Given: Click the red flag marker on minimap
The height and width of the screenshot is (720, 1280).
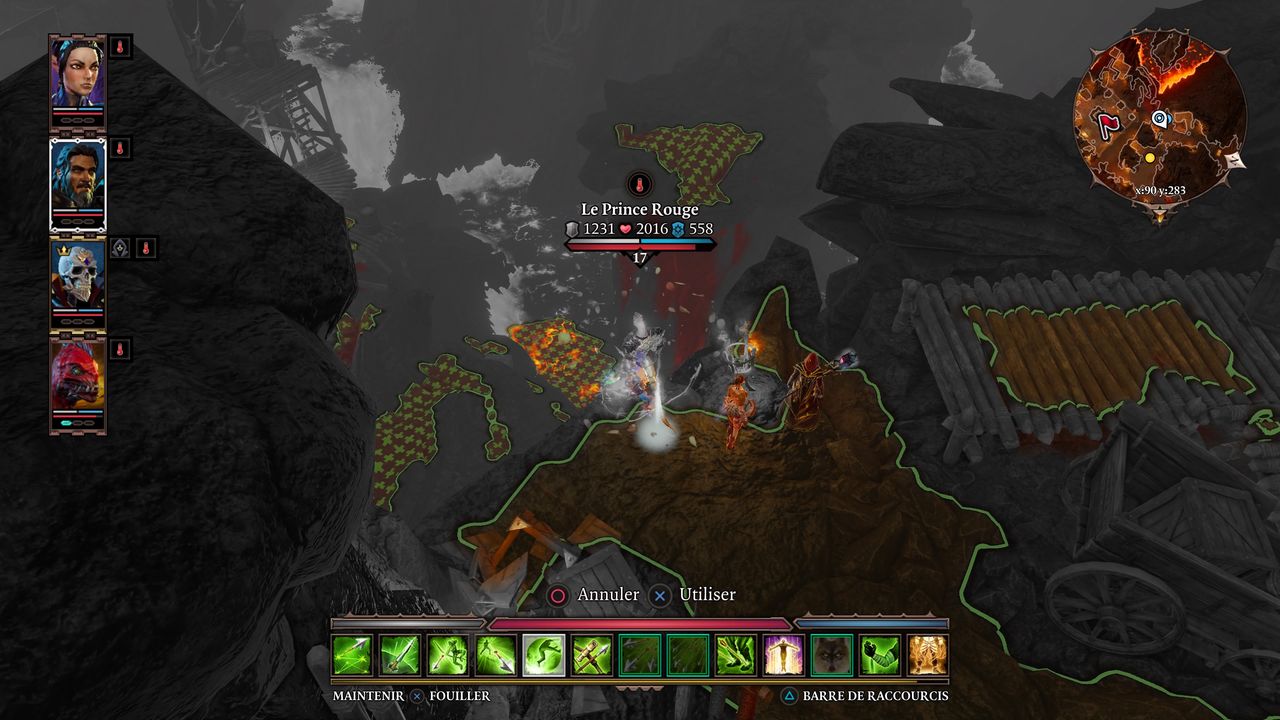Looking at the screenshot, I should tap(1106, 125).
